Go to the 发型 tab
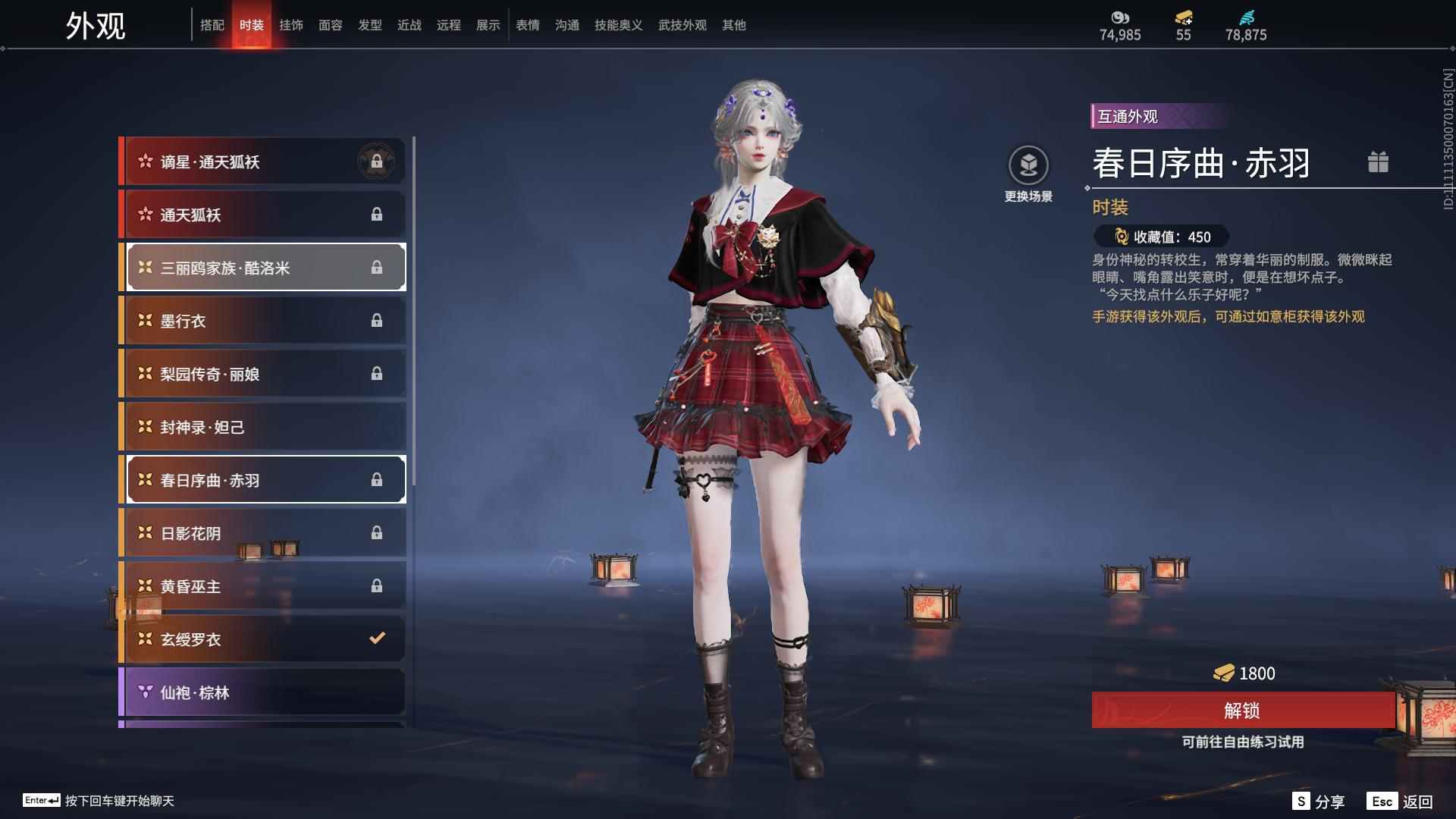 tap(370, 25)
